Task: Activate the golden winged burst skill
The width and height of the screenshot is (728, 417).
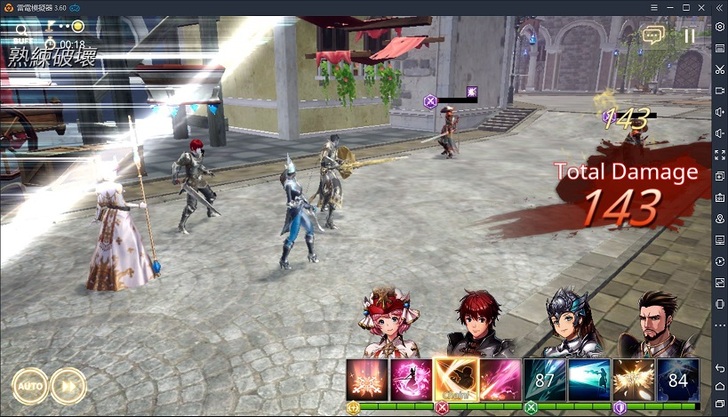Action: pos(633,379)
